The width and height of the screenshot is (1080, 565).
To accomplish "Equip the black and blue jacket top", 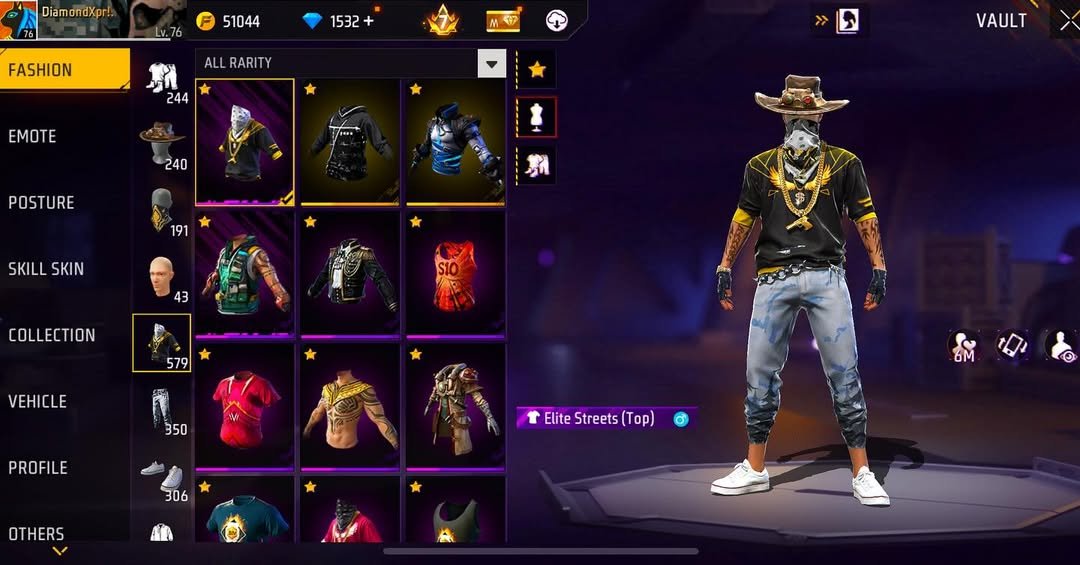I will (455, 141).
